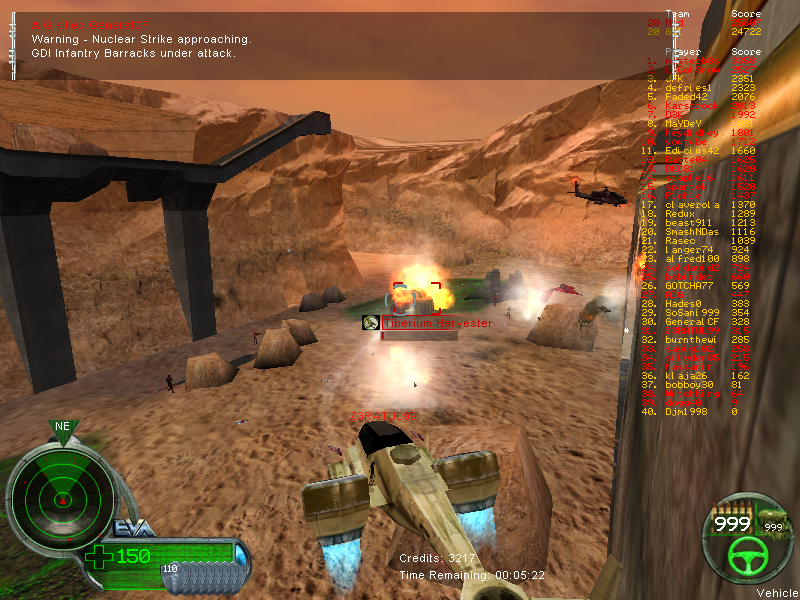Select the secondary weapon icon beside the bullets
Viewport: 800px width, 600px height.
(773, 525)
